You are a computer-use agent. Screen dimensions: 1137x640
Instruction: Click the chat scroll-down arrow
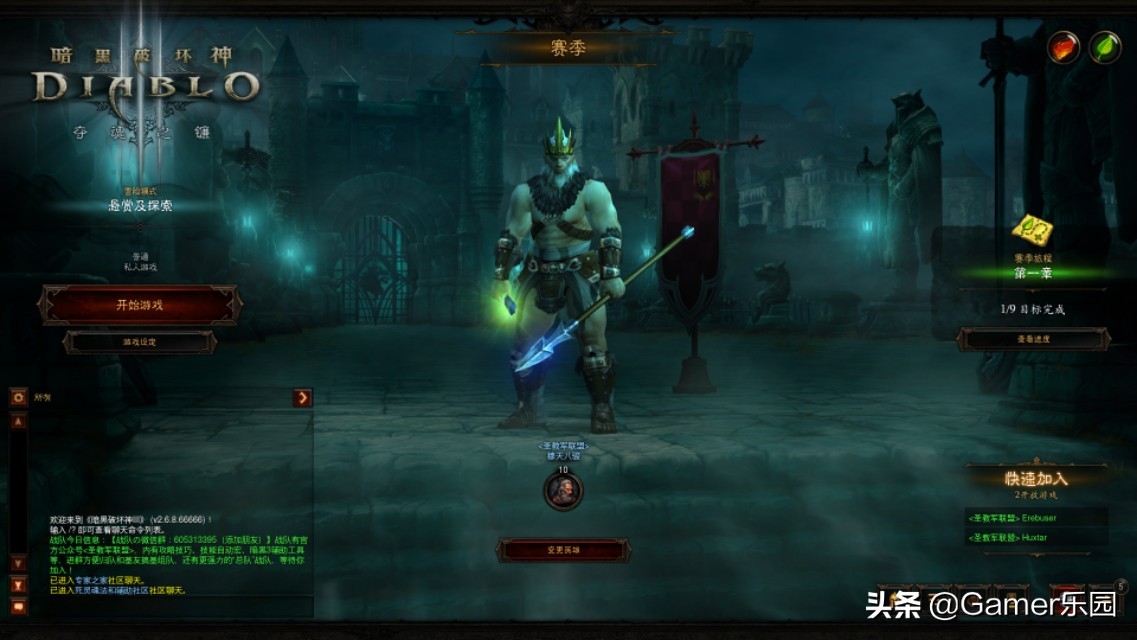18,563
